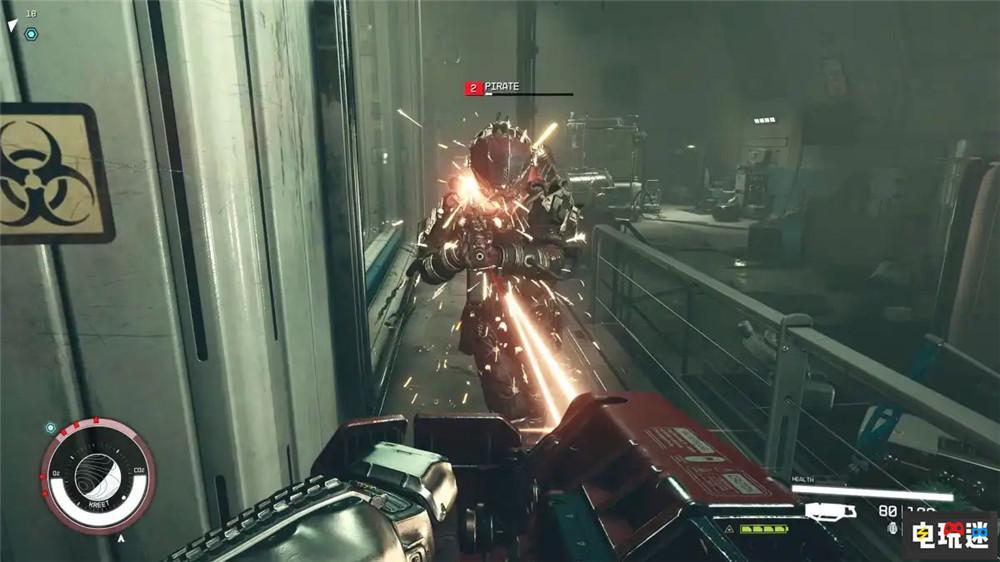1000x562 pixels.
Task: Select the equipped weapon silhouette icon
Action: [x=829, y=511]
